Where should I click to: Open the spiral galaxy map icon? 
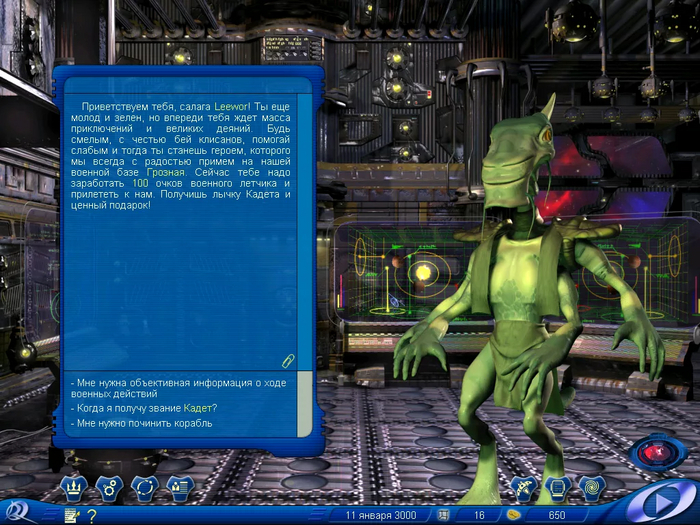[592, 488]
